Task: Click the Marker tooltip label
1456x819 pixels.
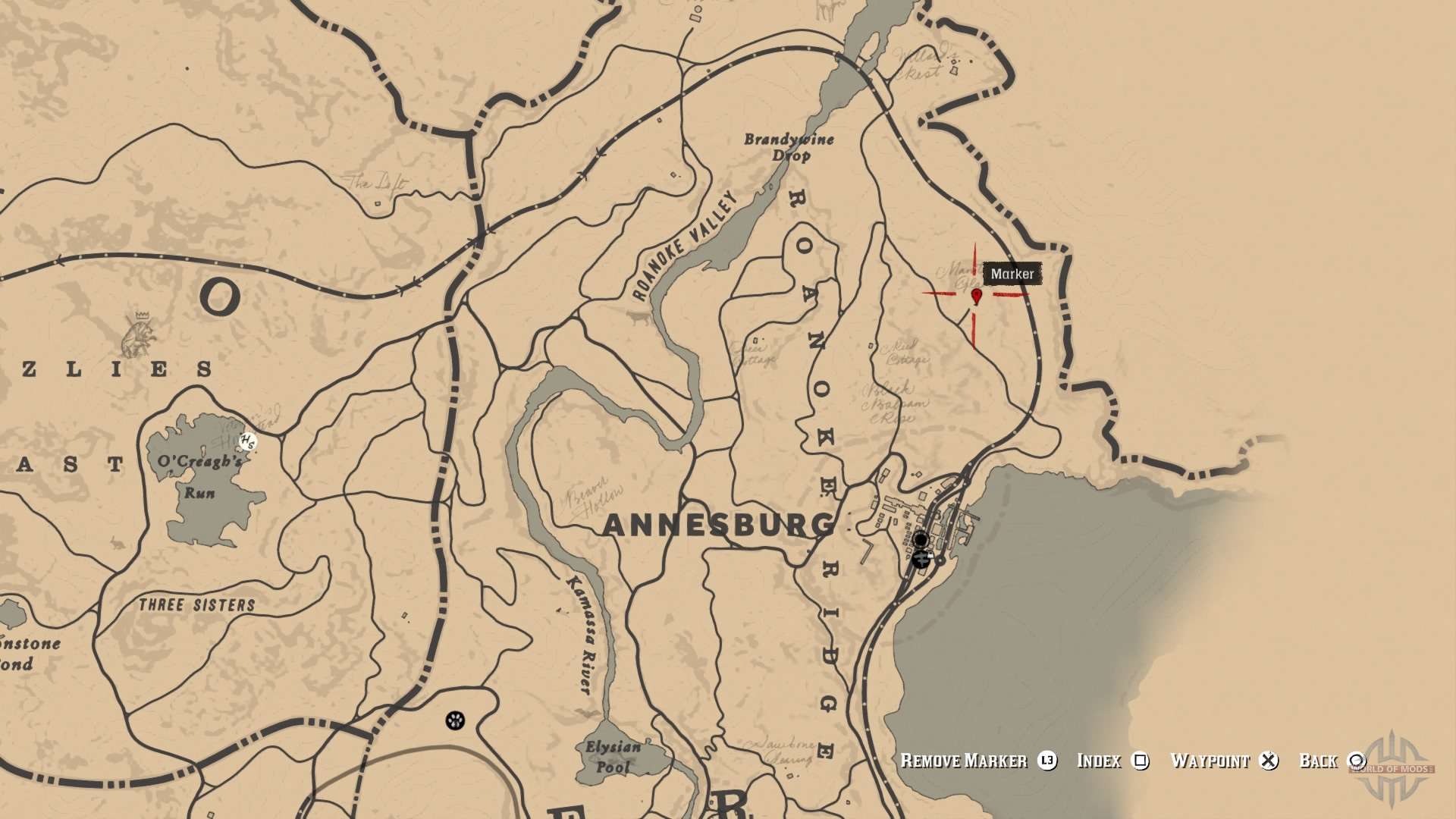Action: [x=1013, y=275]
